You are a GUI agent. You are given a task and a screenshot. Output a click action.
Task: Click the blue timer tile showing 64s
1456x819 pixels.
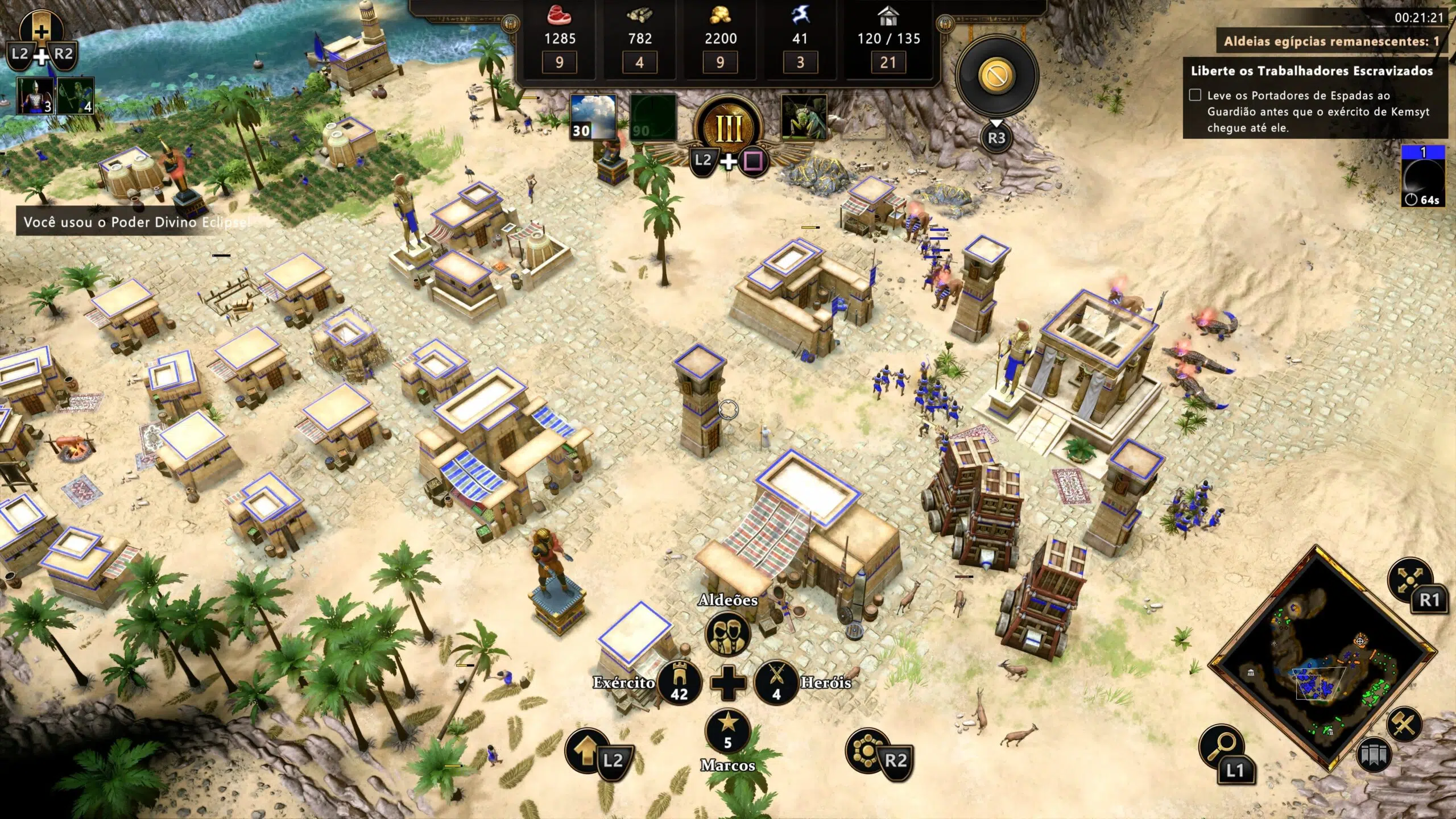pos(1423,175)
